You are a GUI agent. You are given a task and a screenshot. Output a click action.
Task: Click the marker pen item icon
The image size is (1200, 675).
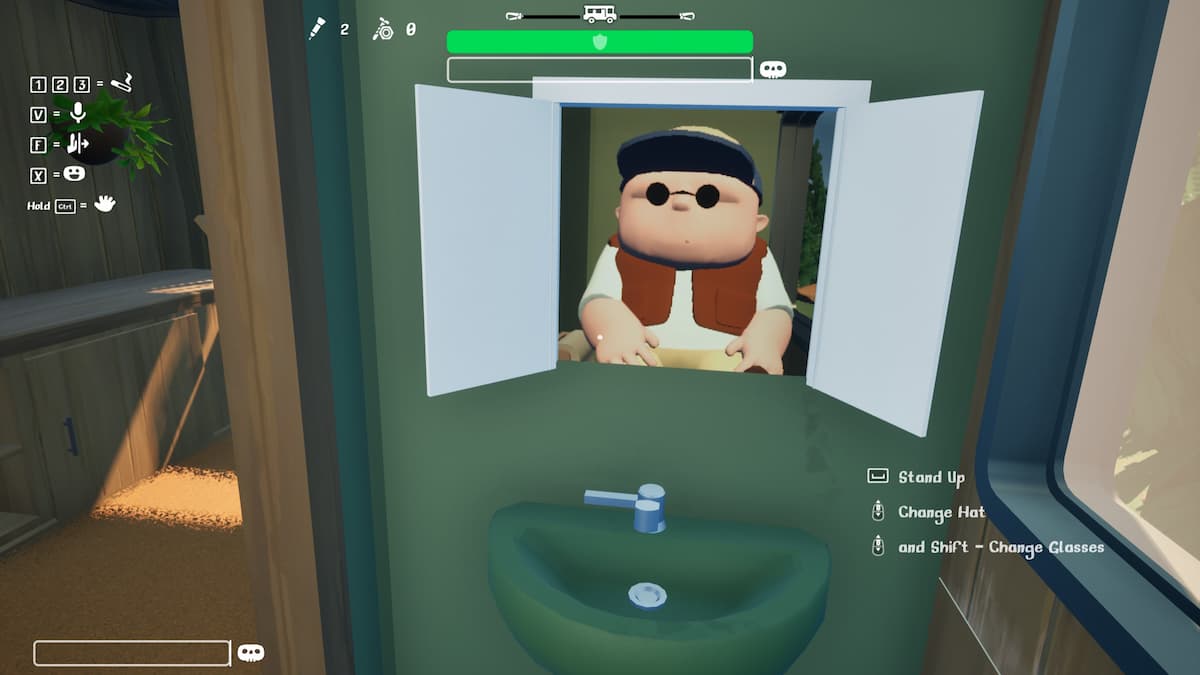pos(318,29)
